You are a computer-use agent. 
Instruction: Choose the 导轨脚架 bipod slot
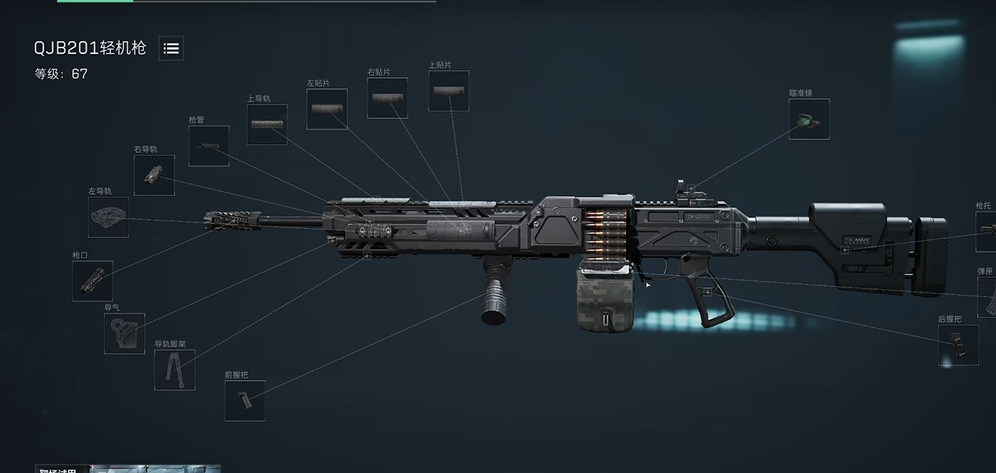[x=174, y=370]
